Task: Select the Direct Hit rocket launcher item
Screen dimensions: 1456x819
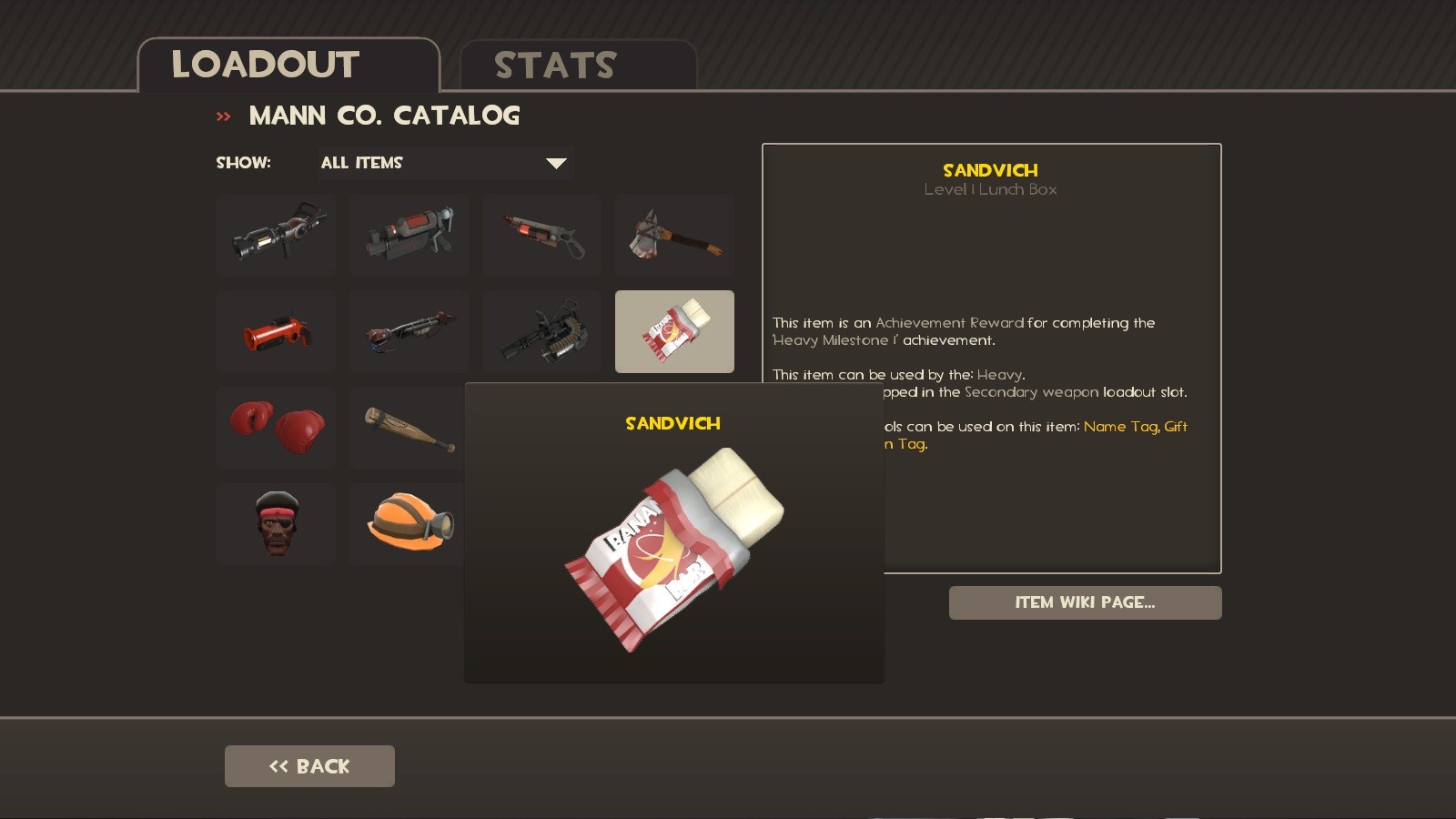Action: 275,235
